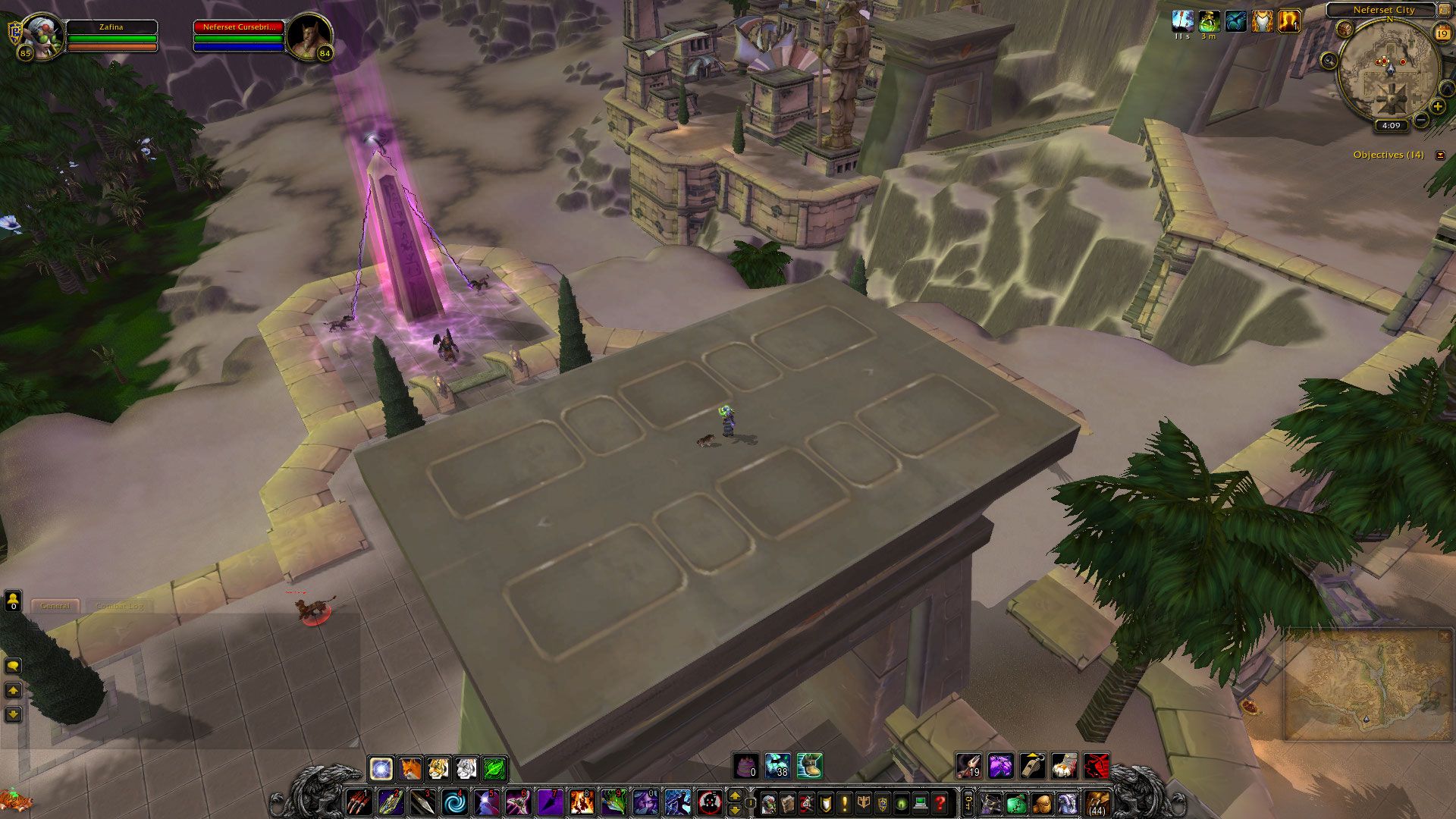The height and width of the screenshot is (819, 1456).
Task: Use the blue swirl ability in slot 4
Action: coord(454,802)
